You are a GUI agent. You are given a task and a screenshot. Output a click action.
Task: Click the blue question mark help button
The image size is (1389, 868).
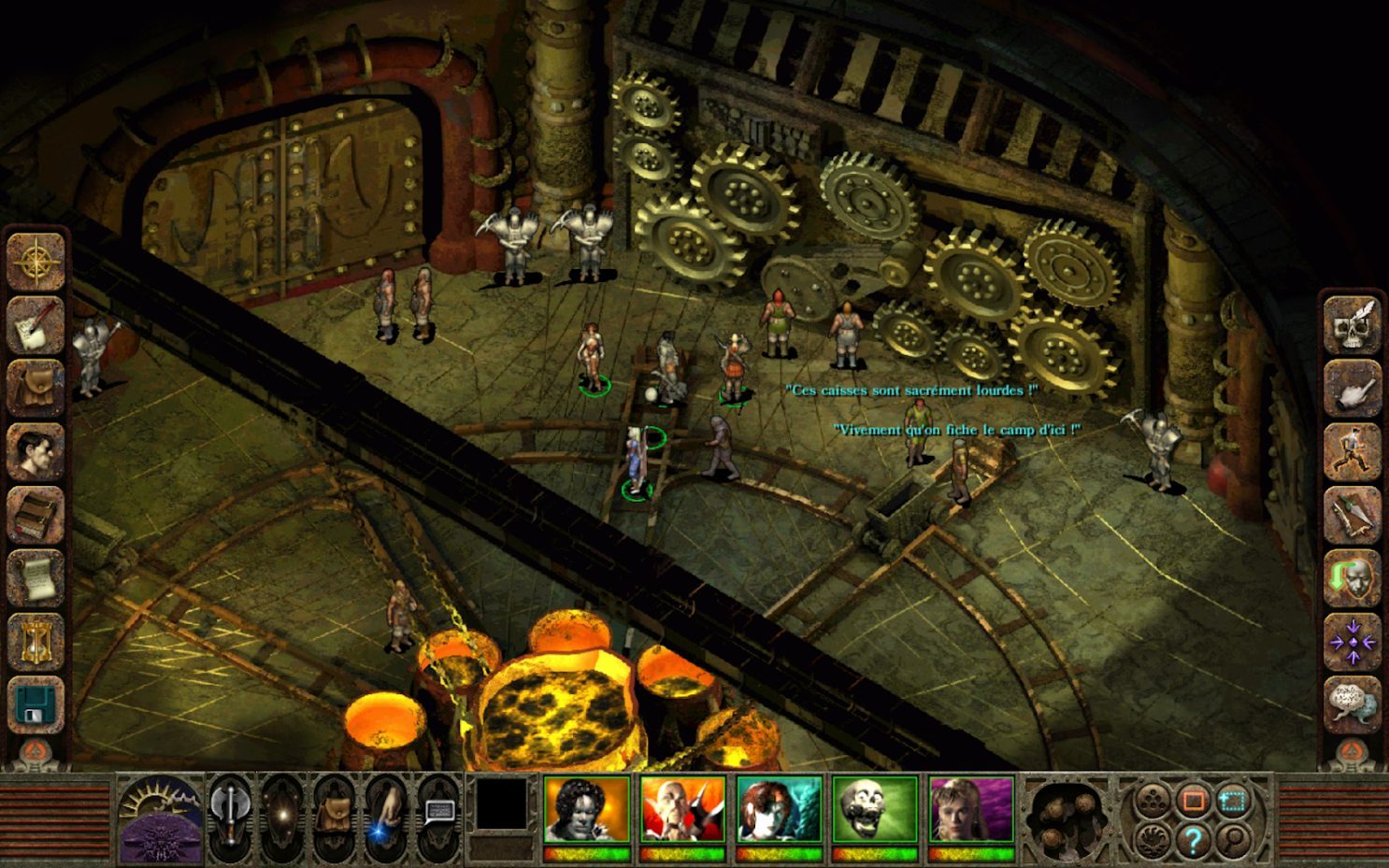click(1193, 840)
